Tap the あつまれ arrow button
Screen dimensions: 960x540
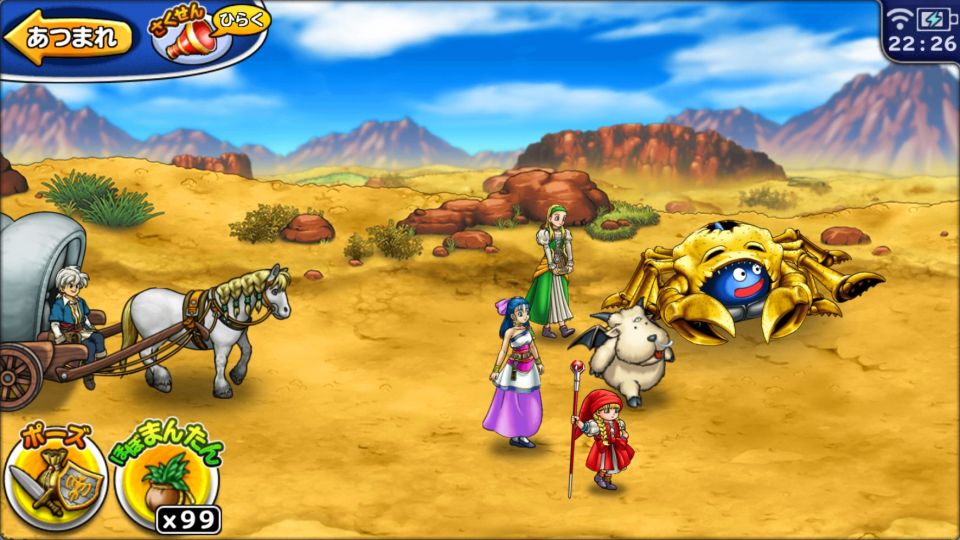point(68,38)
